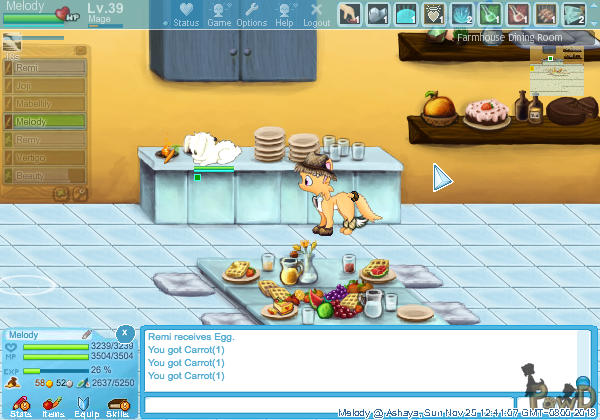This screenshot has width=600, height=420.
Task: Use the cyan jelly dome skill slot
Action: [x=407, y=14]
